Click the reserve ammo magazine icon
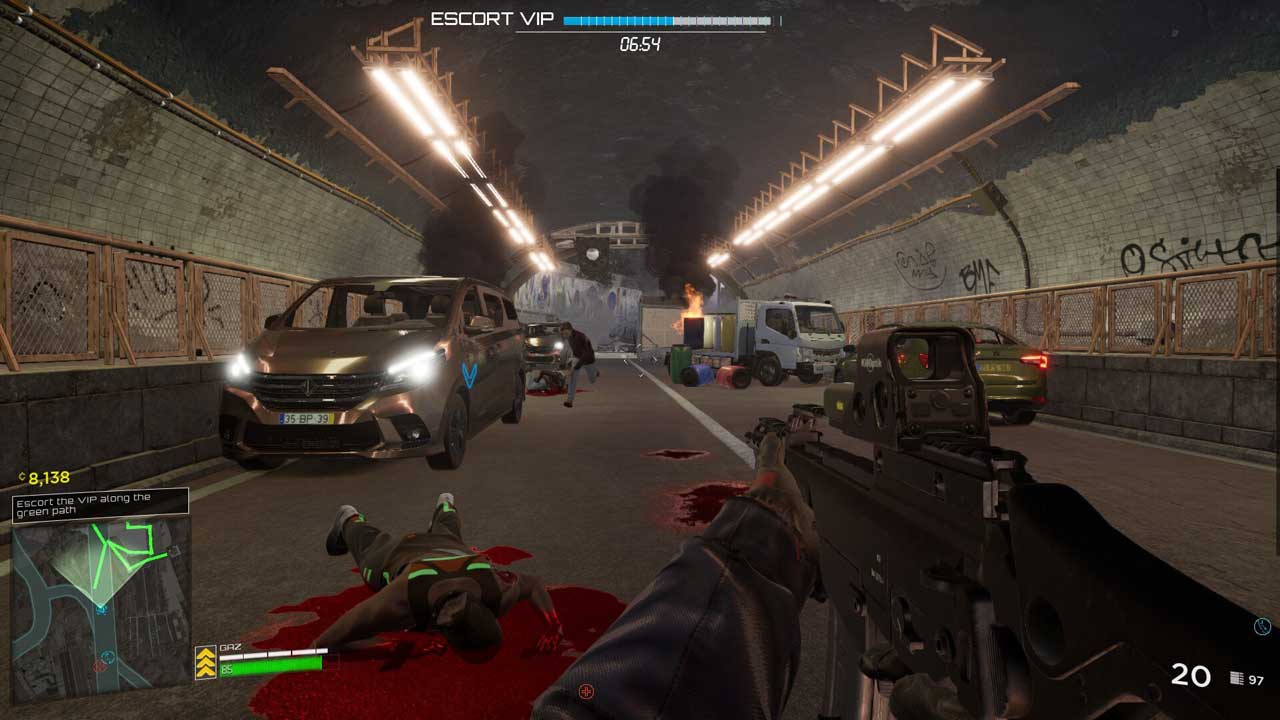Screen dimensions: 1280x720 1237,679
